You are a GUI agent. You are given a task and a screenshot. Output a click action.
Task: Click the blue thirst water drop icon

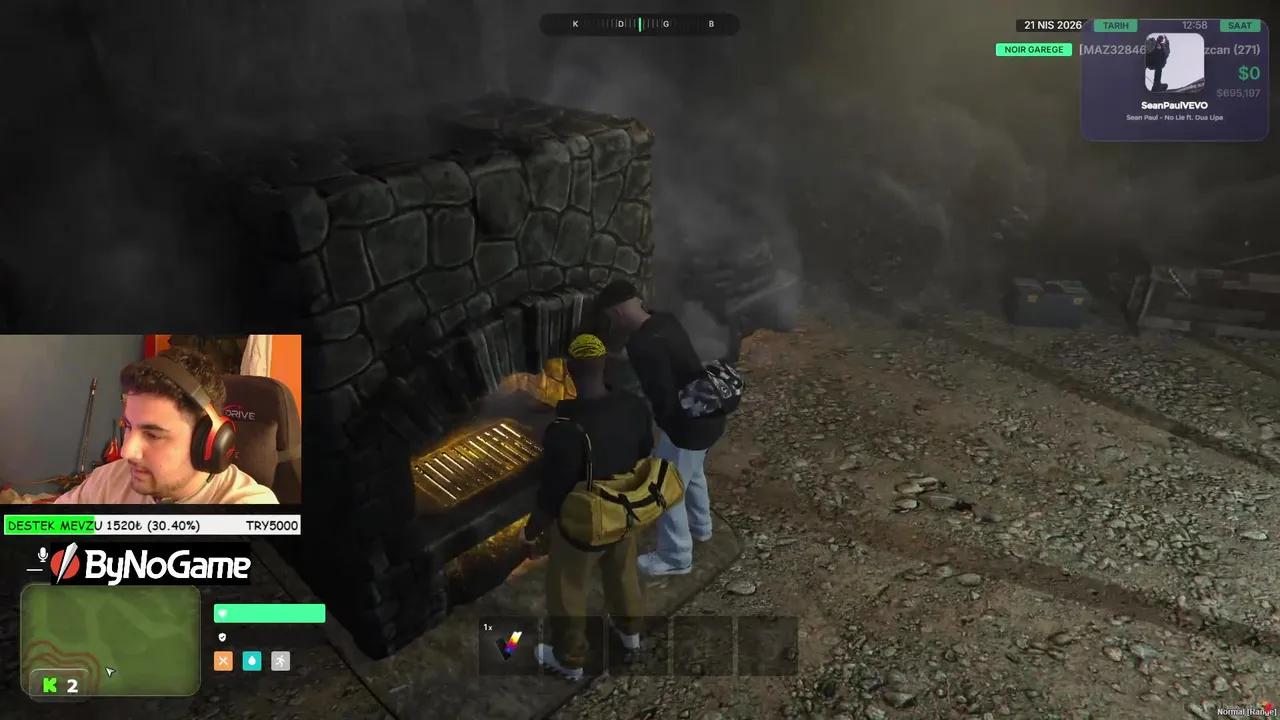pos(252,661)
